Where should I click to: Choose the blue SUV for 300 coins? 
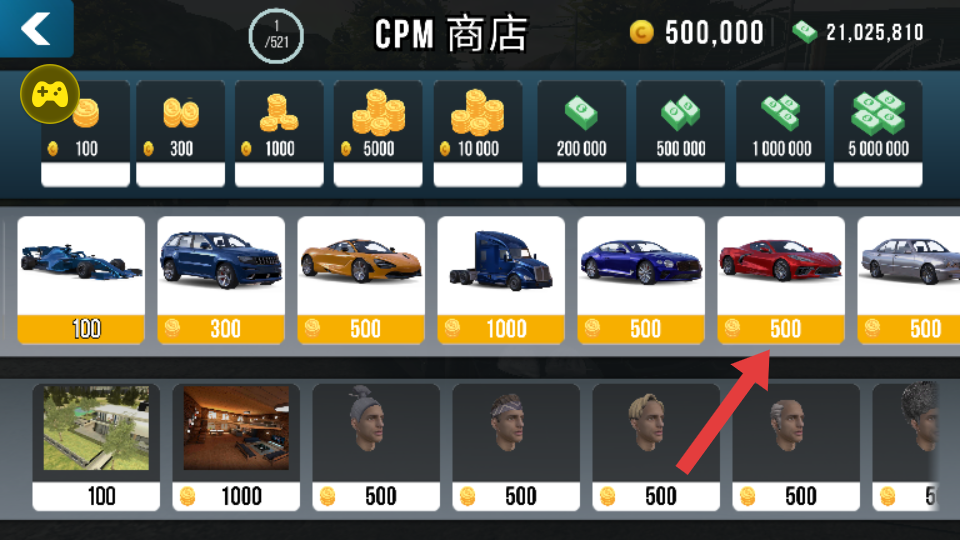[221, 280]
